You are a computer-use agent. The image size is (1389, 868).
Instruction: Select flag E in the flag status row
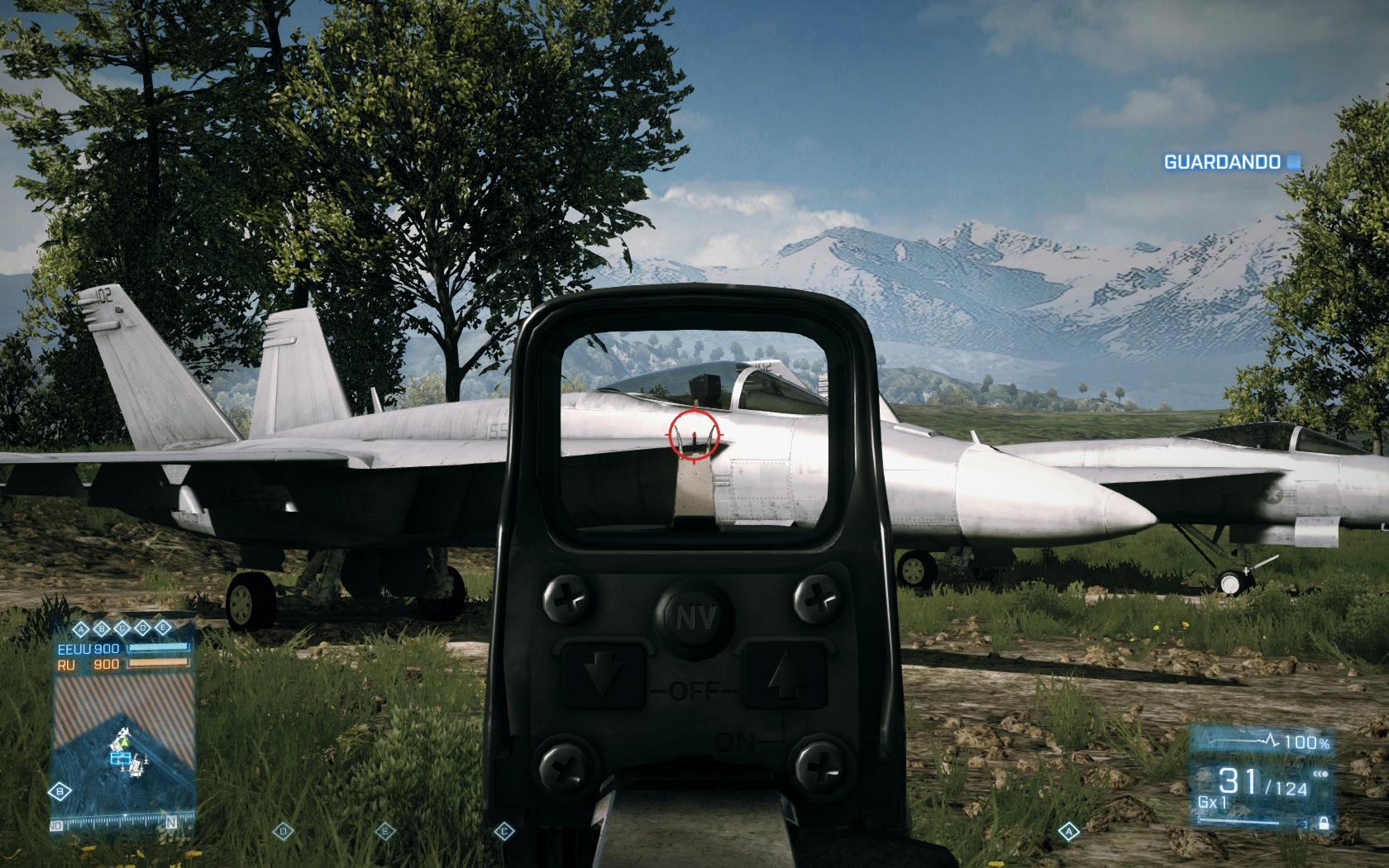163,629
